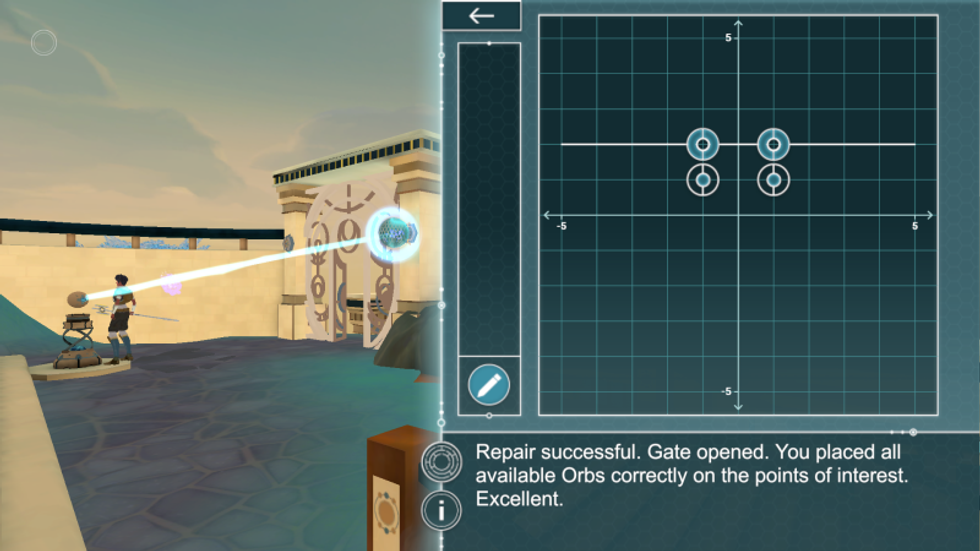Viewport: 980px width, 551px height.
Task: Go back using the left arrow button
Action: pos(481,16)
